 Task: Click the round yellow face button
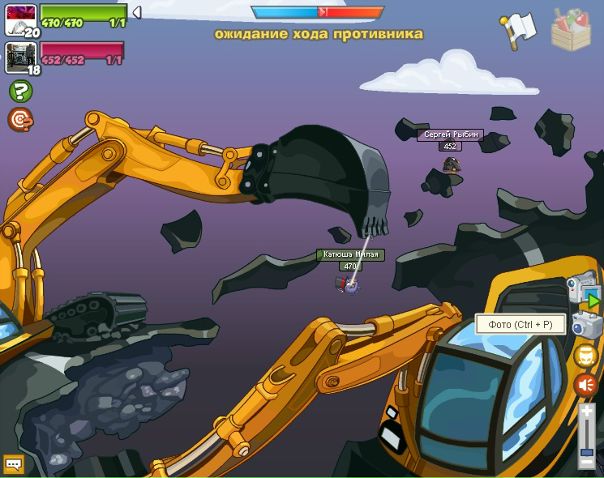click(586, 355)
